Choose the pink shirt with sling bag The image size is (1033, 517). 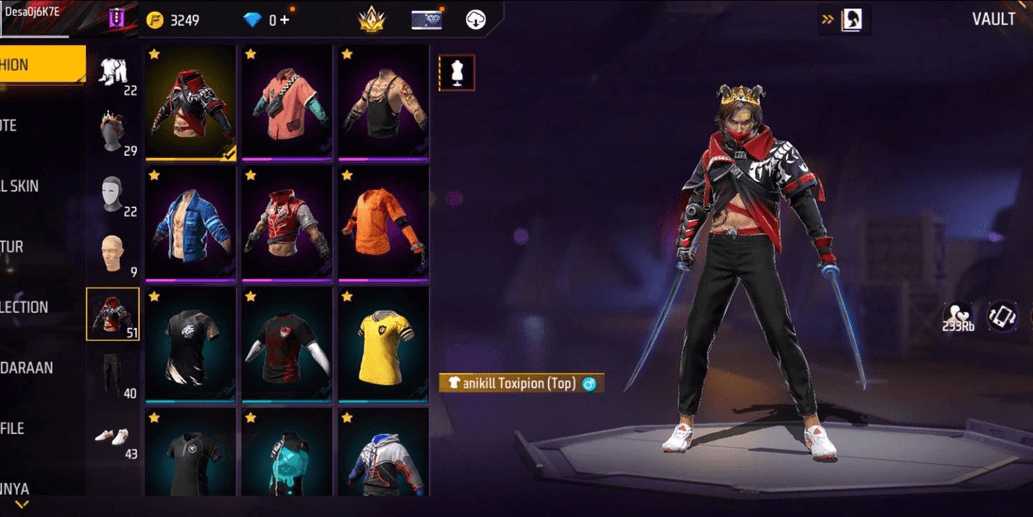click(286, 104)
